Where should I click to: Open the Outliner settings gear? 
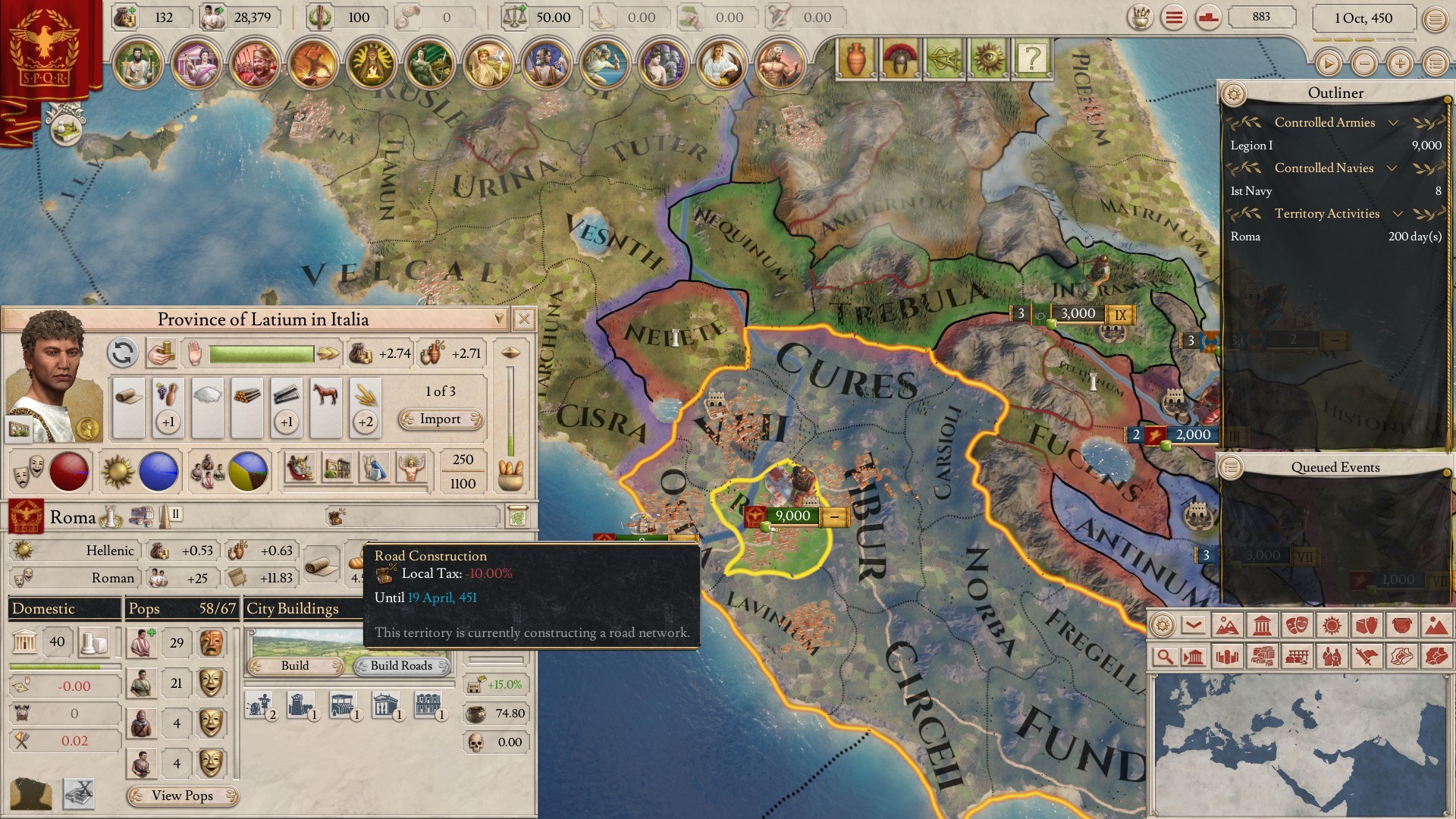1234,94
